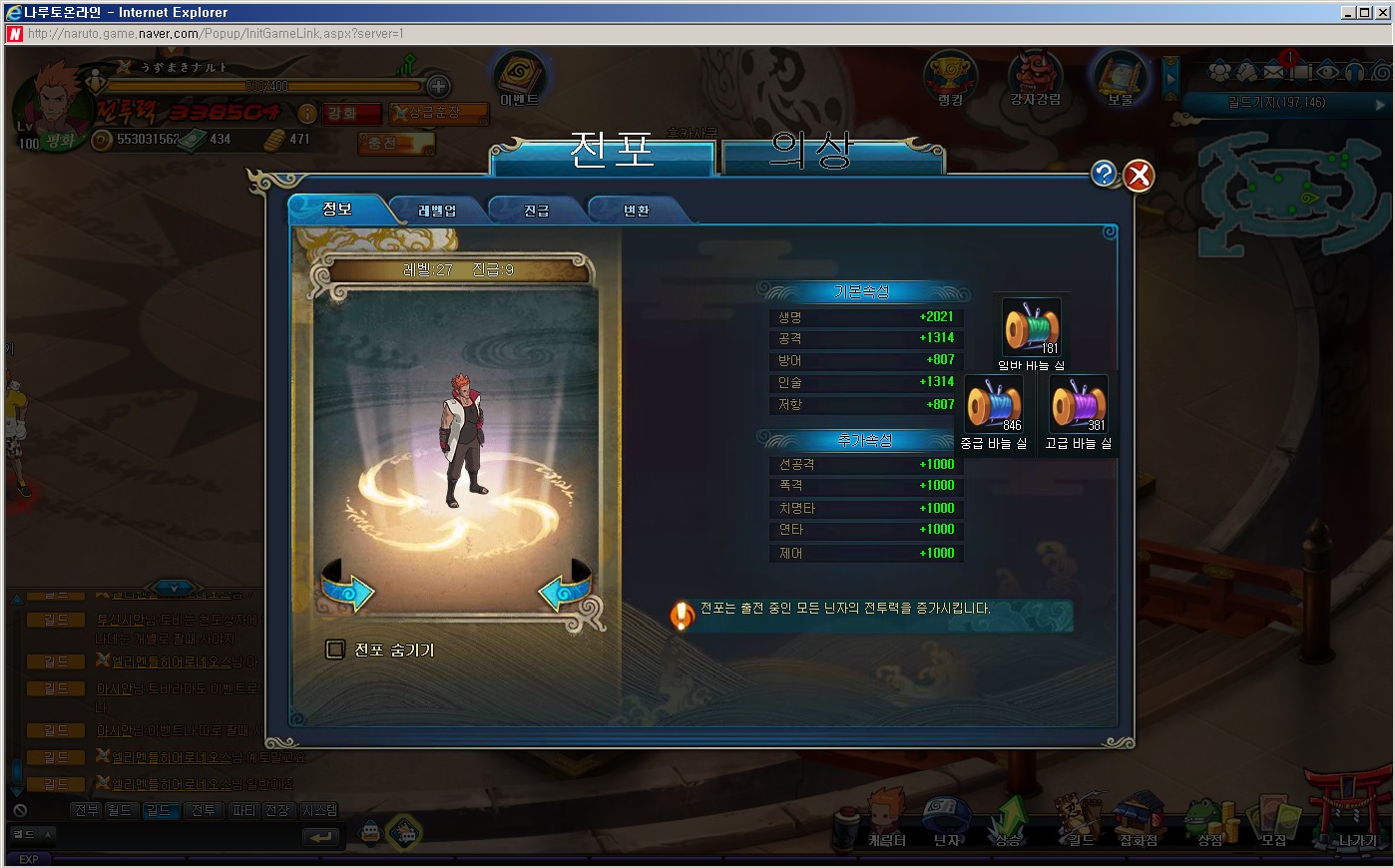This screenshot has width=1395, height=868.
Task: Close the Internet Explorer window
Action: tap(1382, 13)
